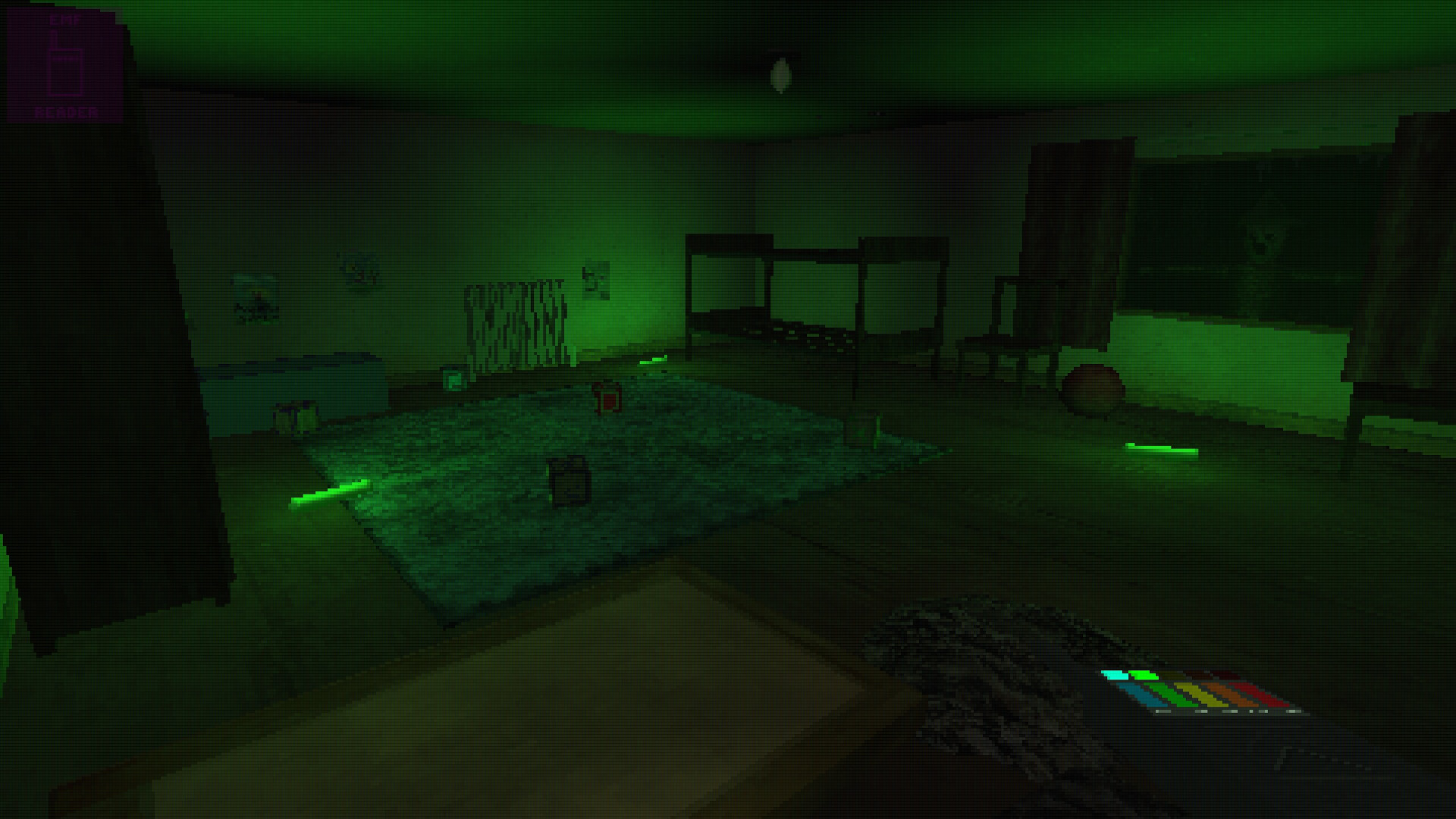Click the red toy block at the rug's center
Viewport: 1456px width, 819px height.
pos(607,398)
